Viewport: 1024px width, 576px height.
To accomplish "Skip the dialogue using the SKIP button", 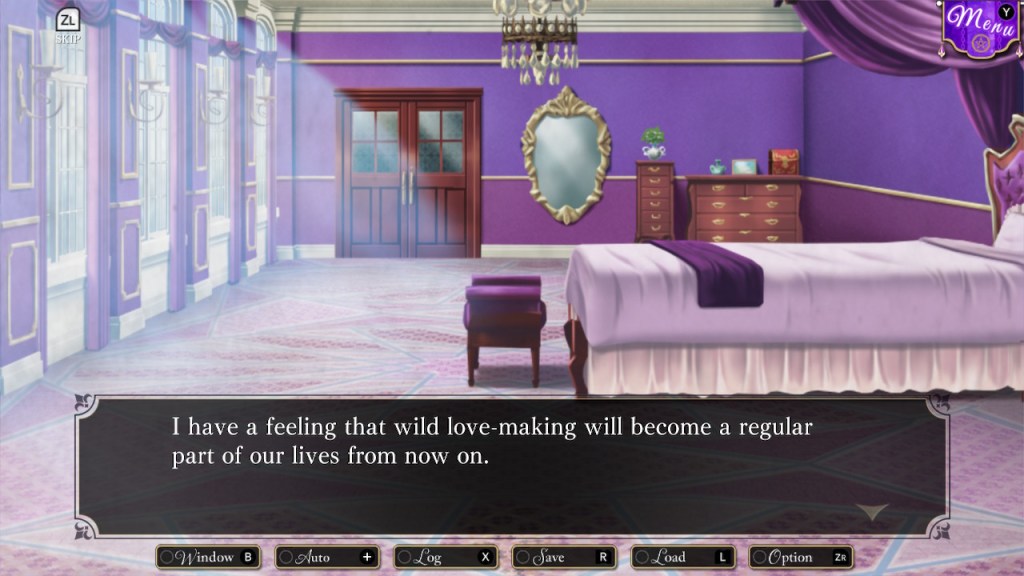I will [68, 26].
